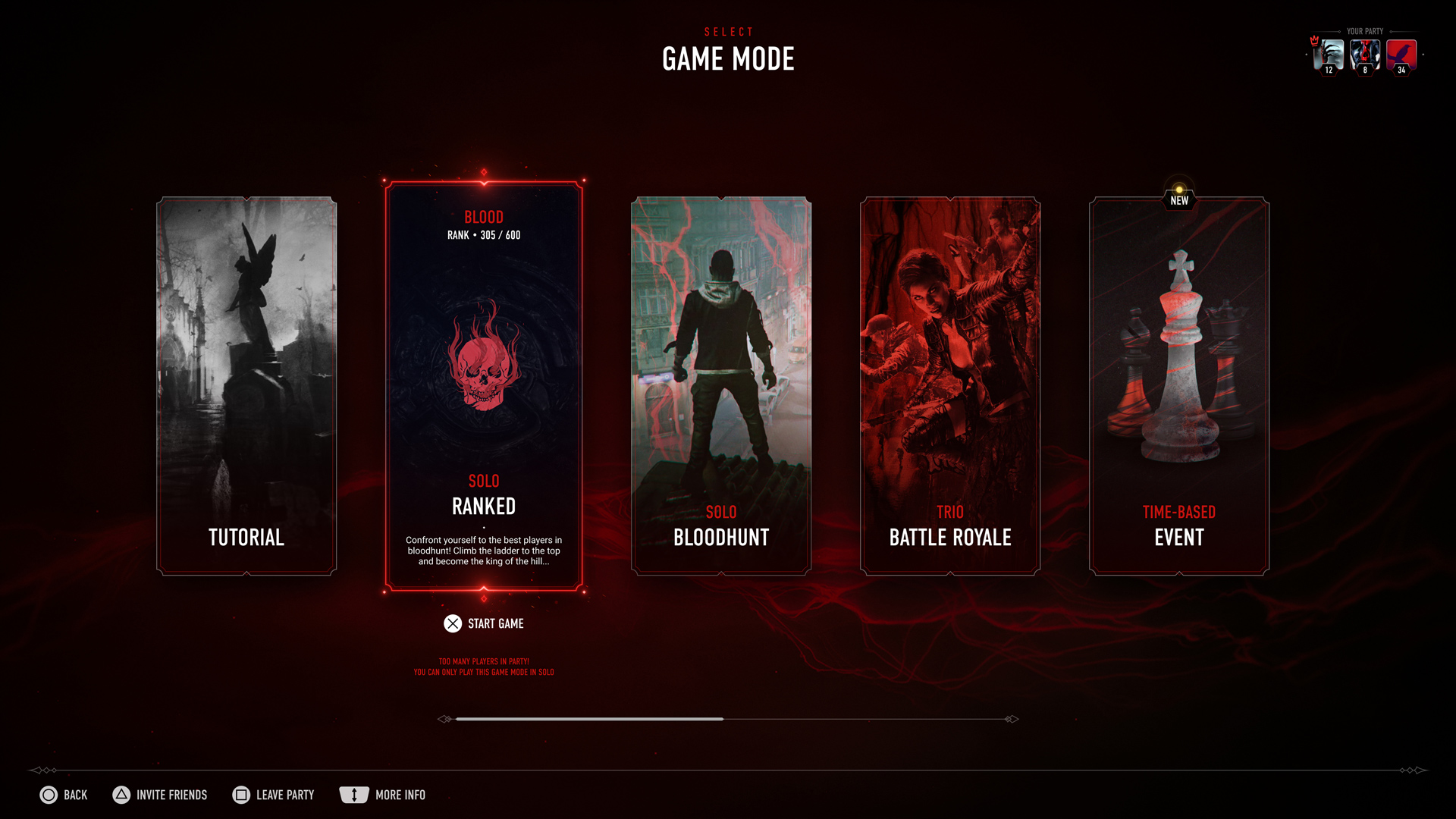Open the Time-Based Event card
Screen dimensions: 1456x819
tap(1179, 385)
